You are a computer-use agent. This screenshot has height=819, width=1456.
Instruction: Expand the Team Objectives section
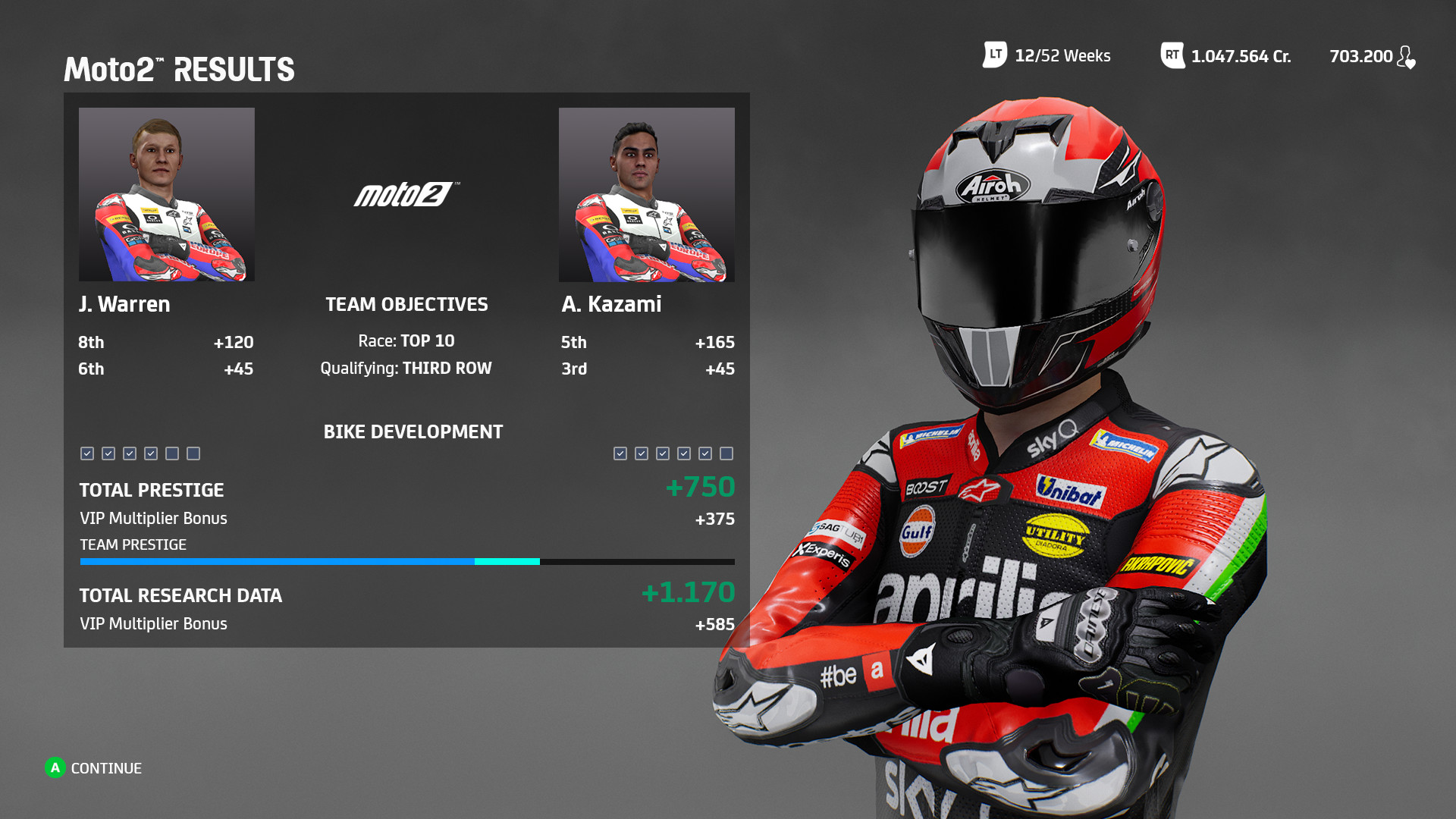pyautogui.click(x=406, y=304)
